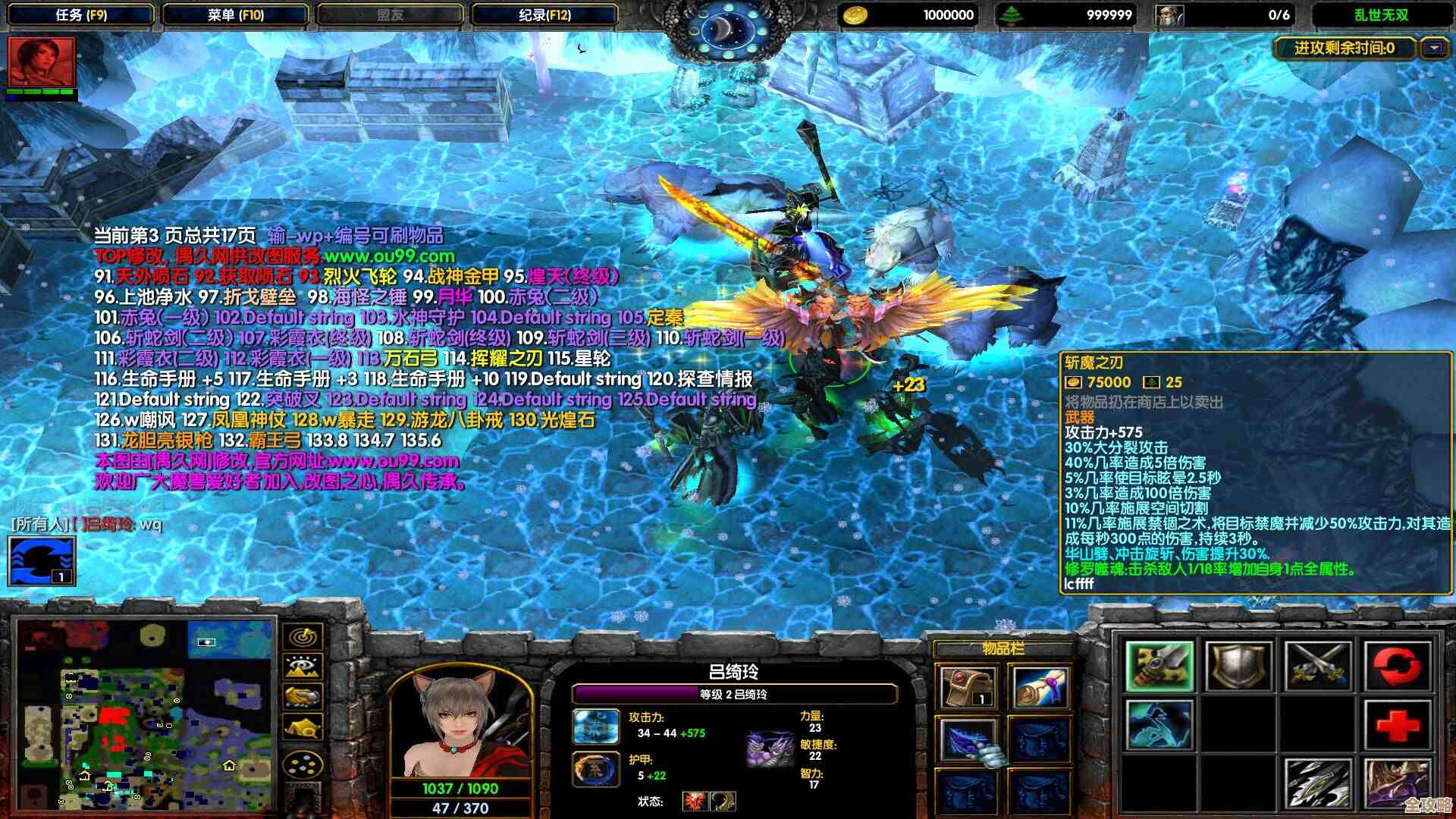Select the crossed swords attack command

click(x=1316, y=666)
